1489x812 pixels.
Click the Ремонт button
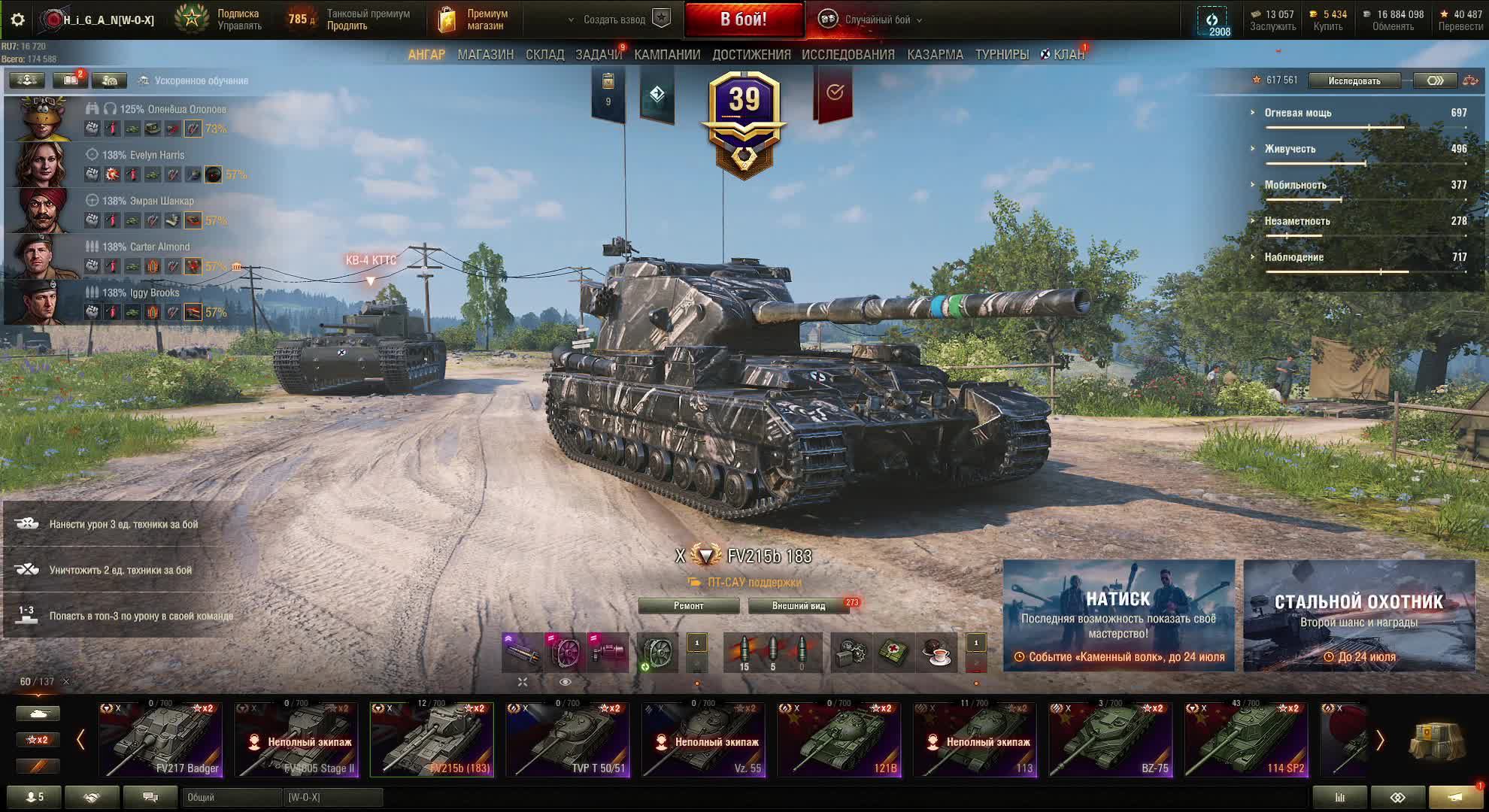(x=688, y=606)
